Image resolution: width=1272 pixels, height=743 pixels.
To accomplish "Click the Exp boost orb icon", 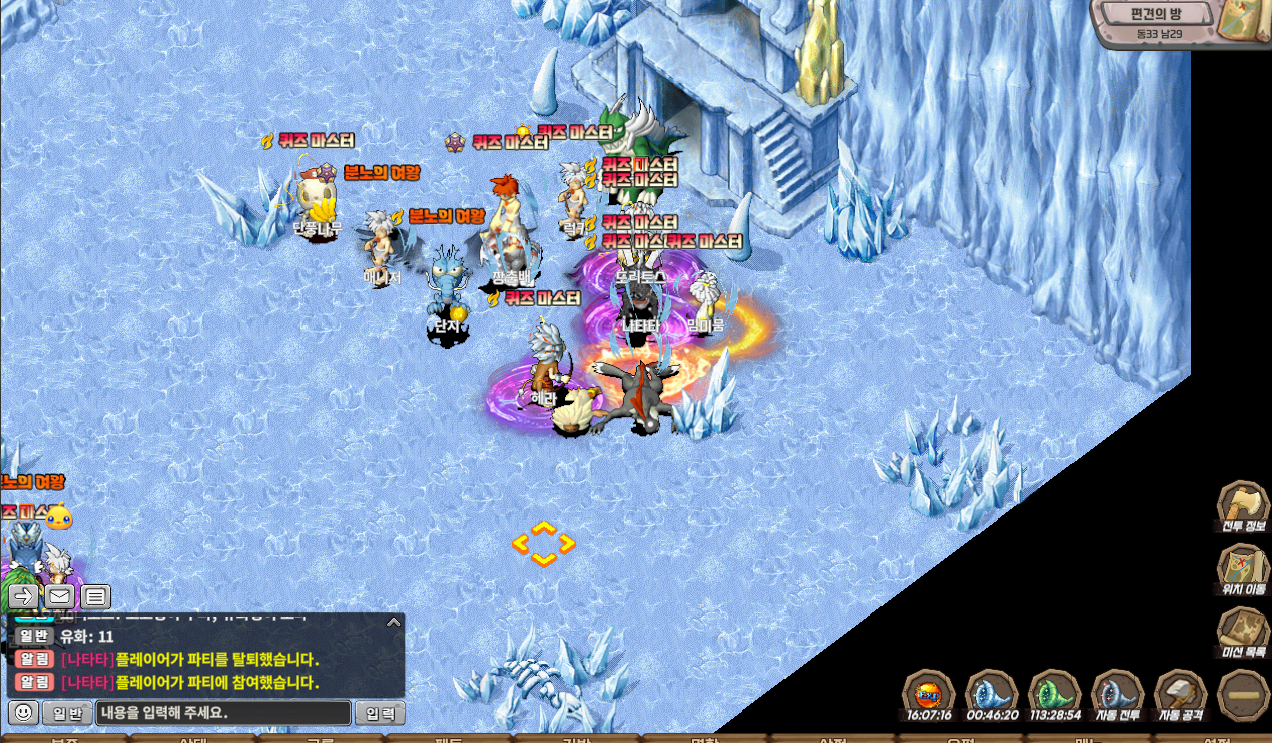I will [928, 692].
